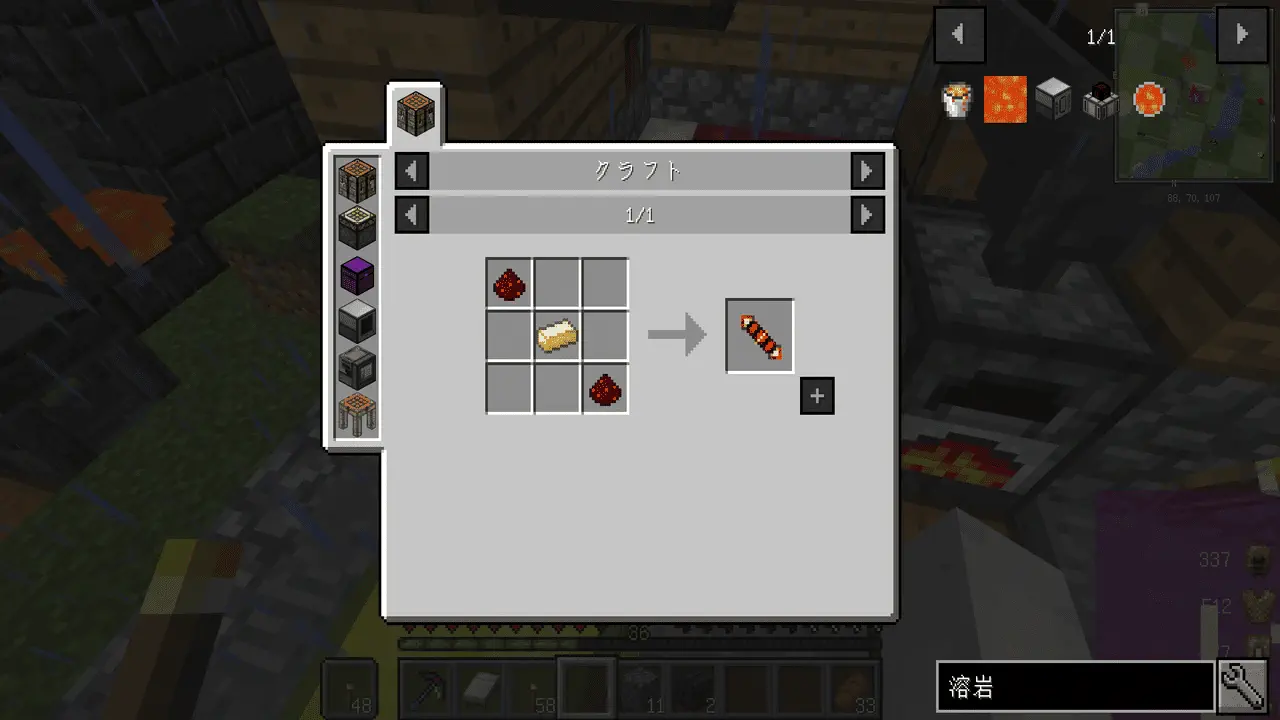Focus the search box containing 溶岩
1280x720 pixels.
coord(1075,687)
